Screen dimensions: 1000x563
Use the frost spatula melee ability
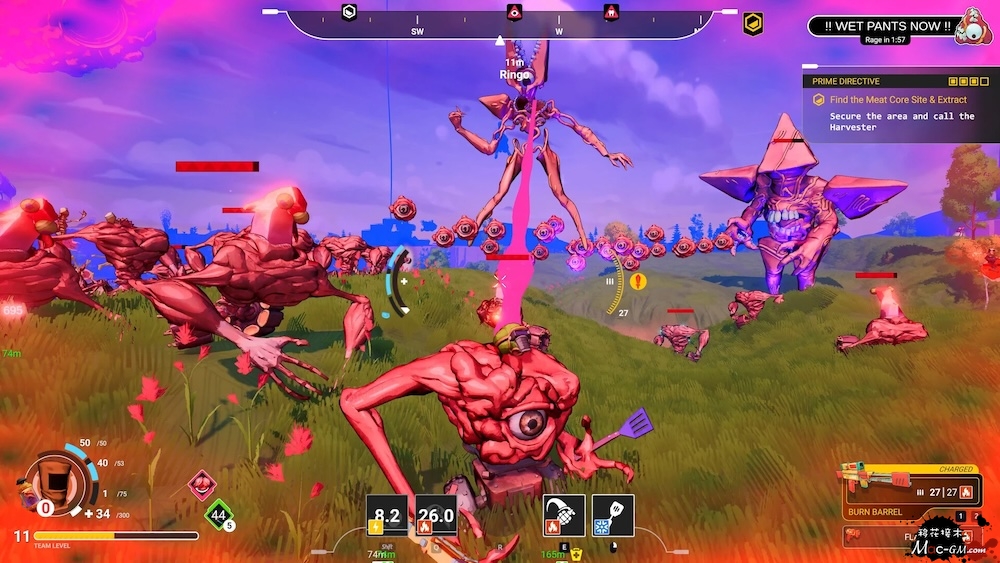[x=613, y=515]
